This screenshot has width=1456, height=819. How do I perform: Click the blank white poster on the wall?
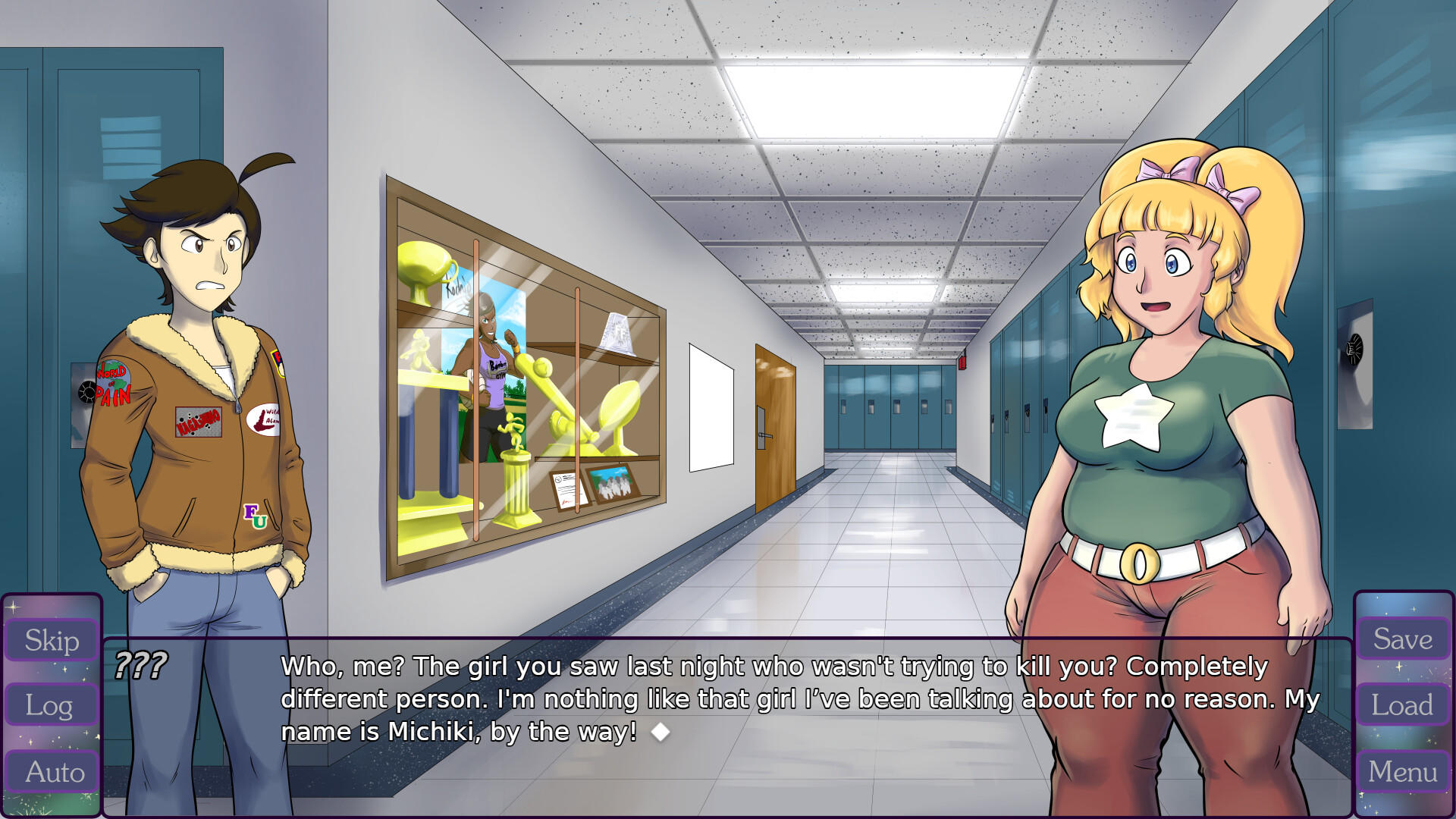click(711, 406)
